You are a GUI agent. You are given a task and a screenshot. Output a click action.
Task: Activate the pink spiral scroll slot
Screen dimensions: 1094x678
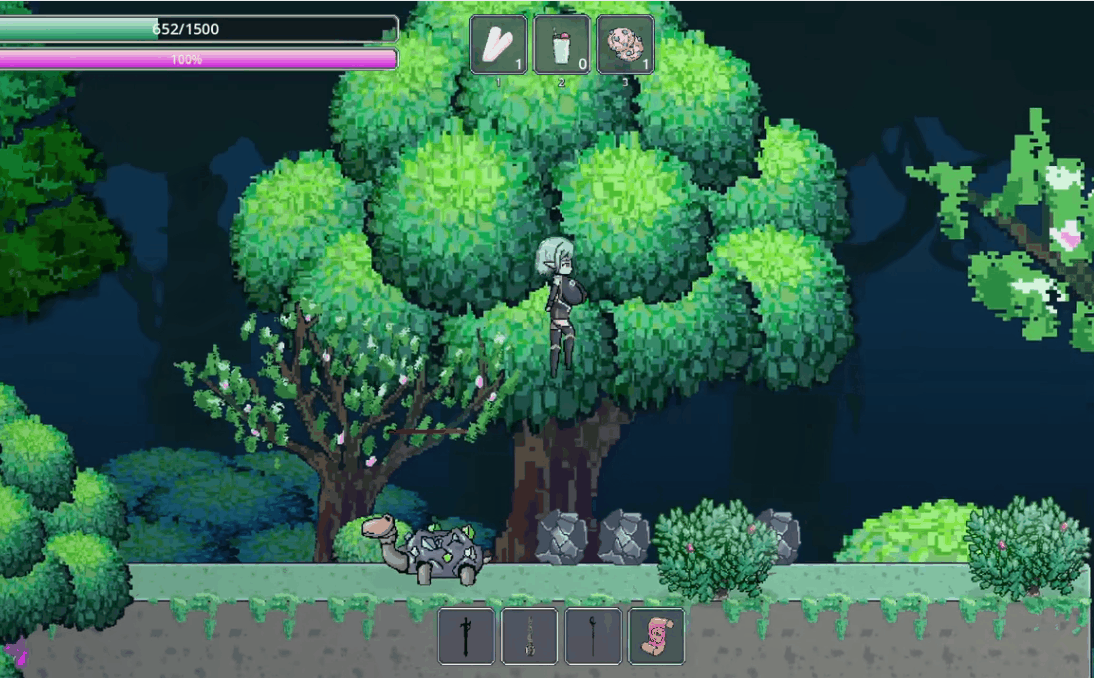click(657, 636)
